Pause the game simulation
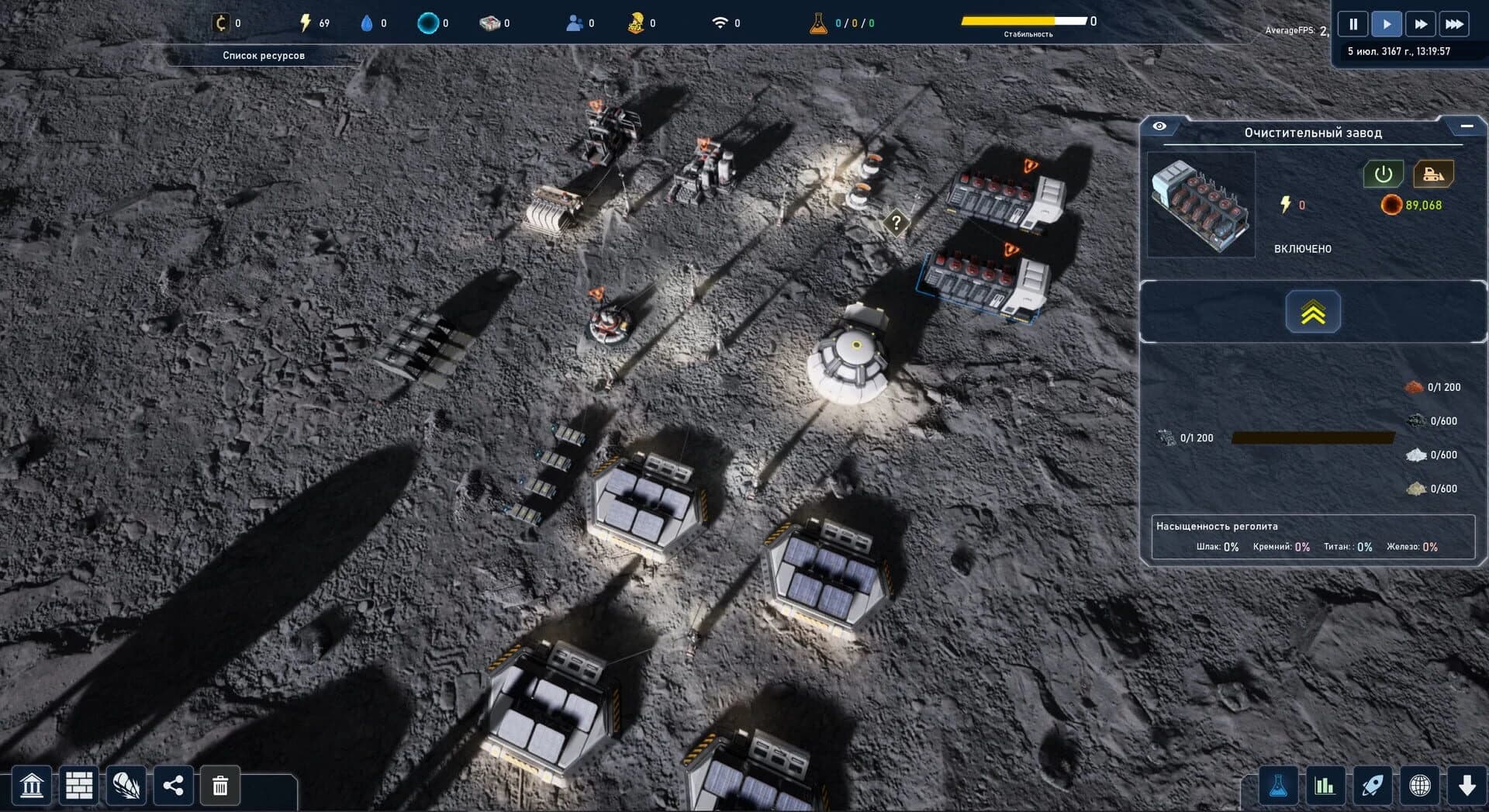This screenshot has height=812, width=1489. [x=1353, y=23]
